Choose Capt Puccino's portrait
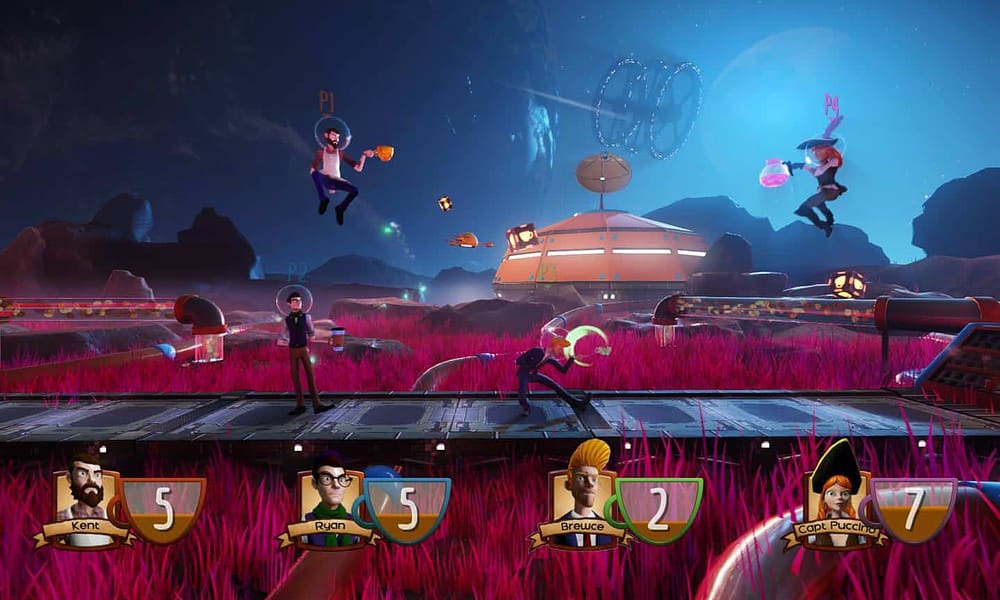Viewport: 1000px width, 600px height. [x=834, y=498]
